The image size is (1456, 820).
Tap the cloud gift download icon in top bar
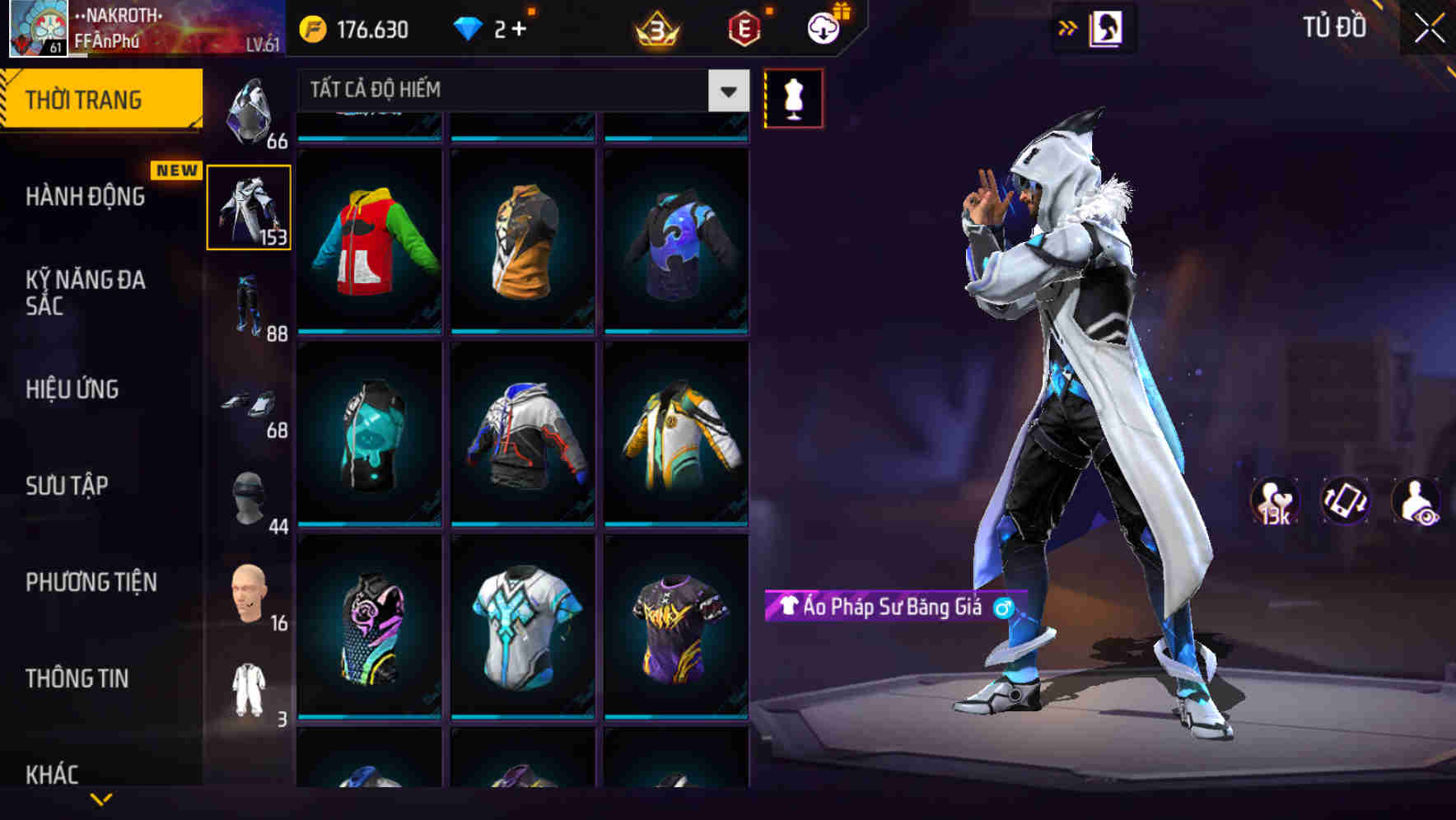point(823,27)
